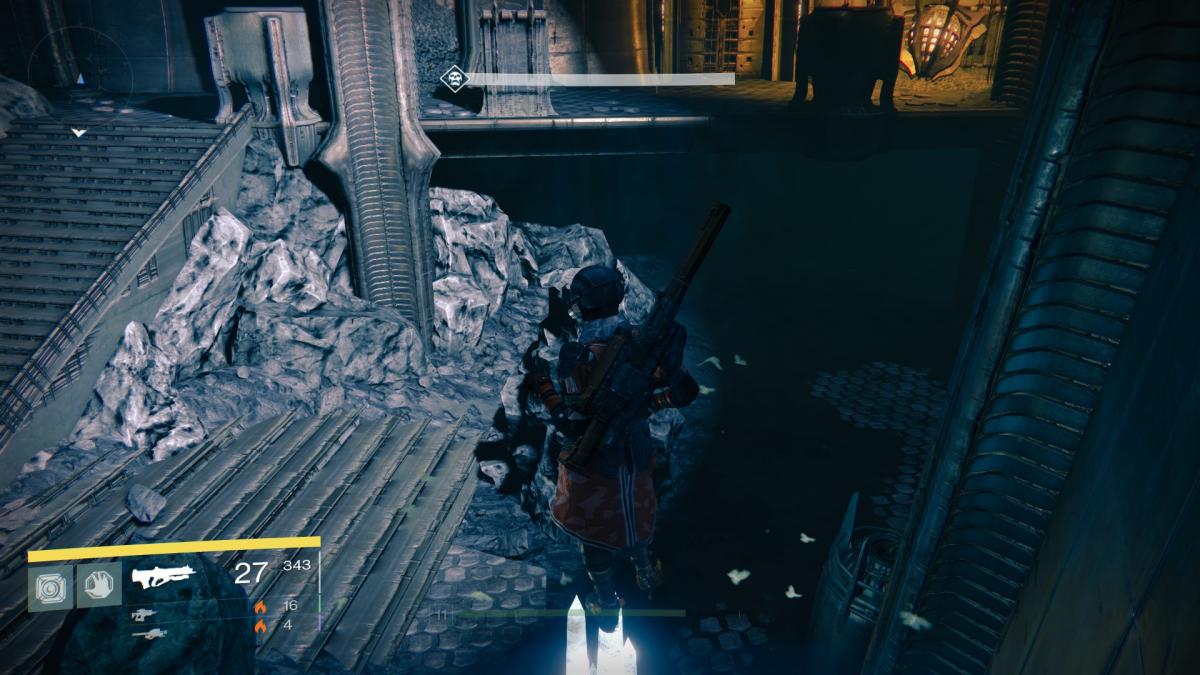The height and width of the screenshot is (675, 1200).
Task: Click the boss skull diamond icon
Action: pyautogui.click(x=454, y=79)
